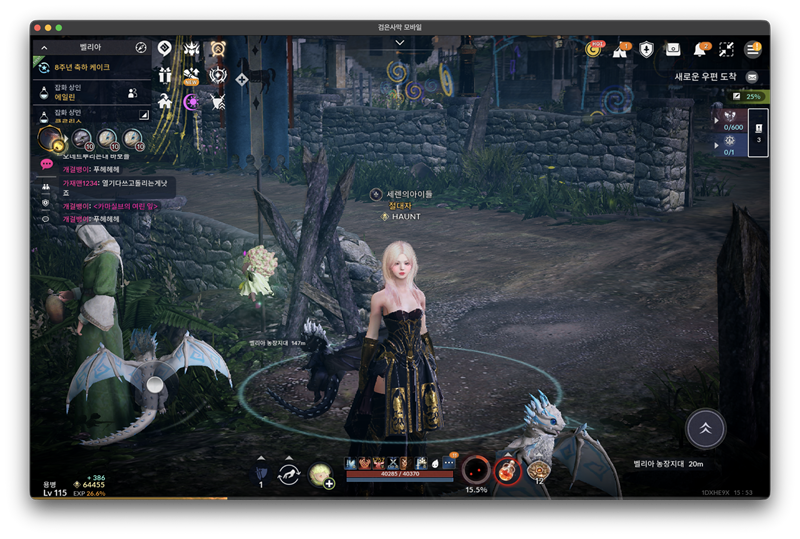Open the camp tent icon
Image resolution: width=800 pixels, height=539 pixels.
point(620,49)
